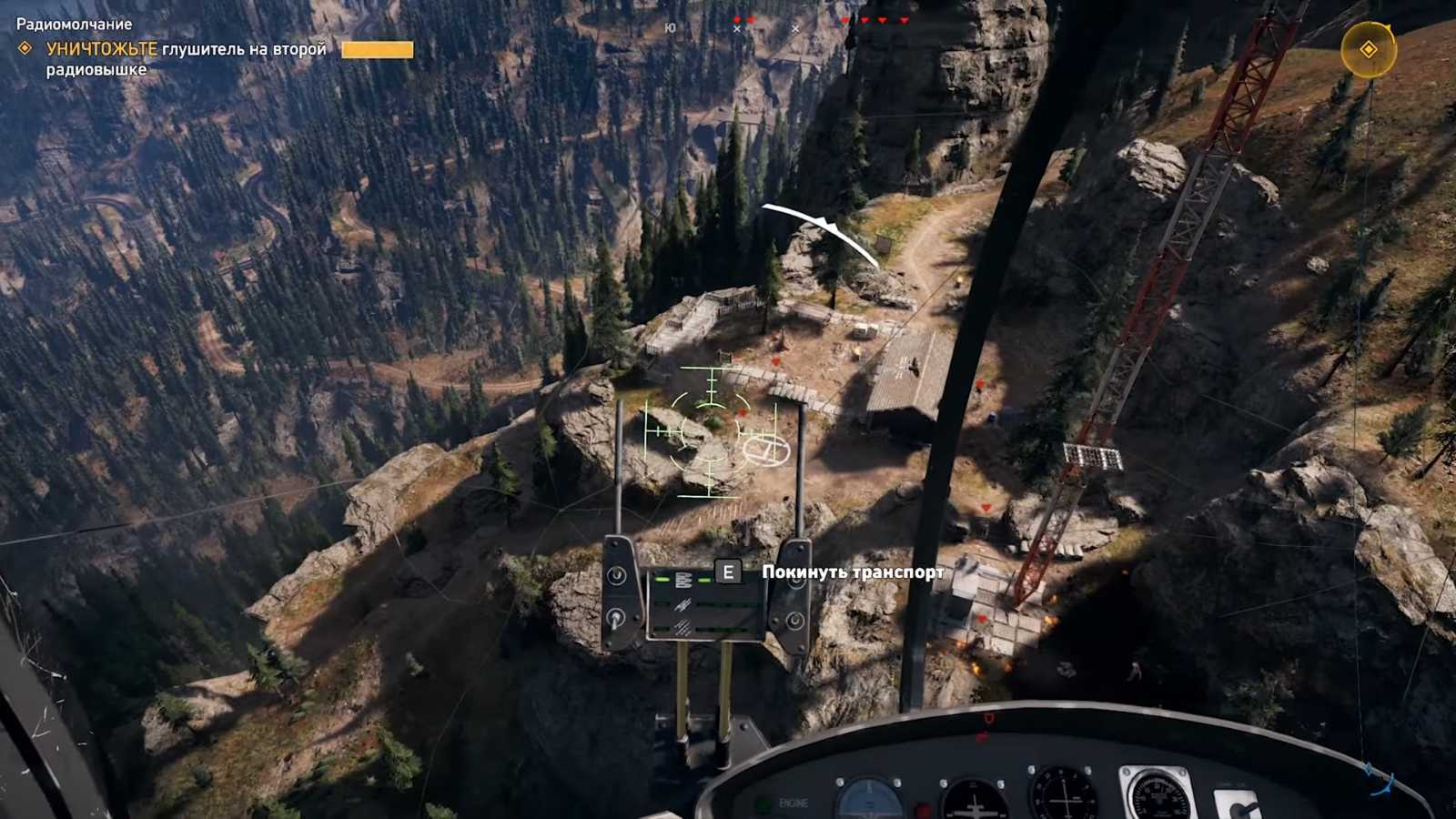
Task: Click the yellow circular objective waypoint marker
Action: (x=1368, y=49)
